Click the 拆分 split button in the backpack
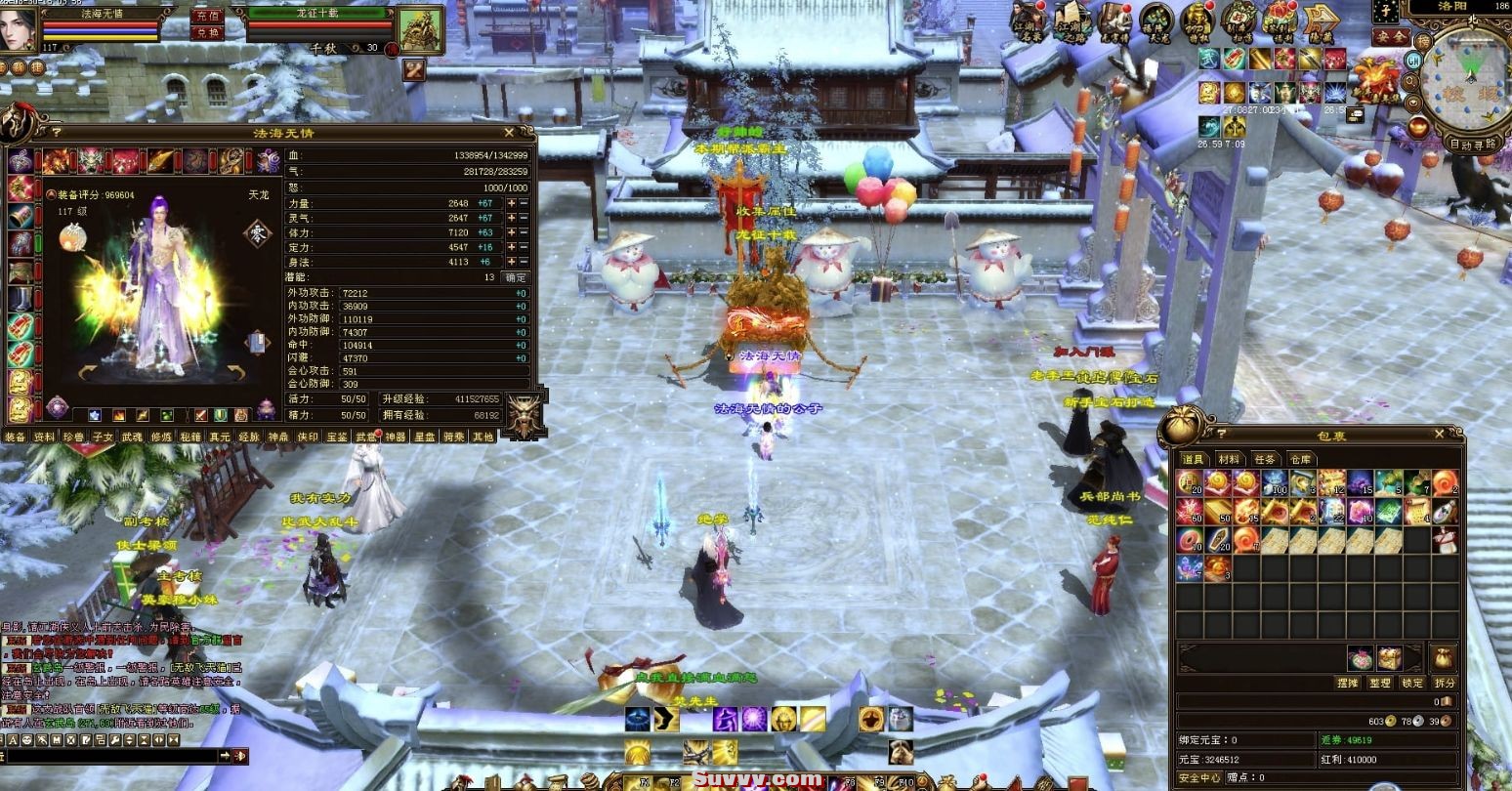This screenshot has width=1512, height=791. [1444, 682]
